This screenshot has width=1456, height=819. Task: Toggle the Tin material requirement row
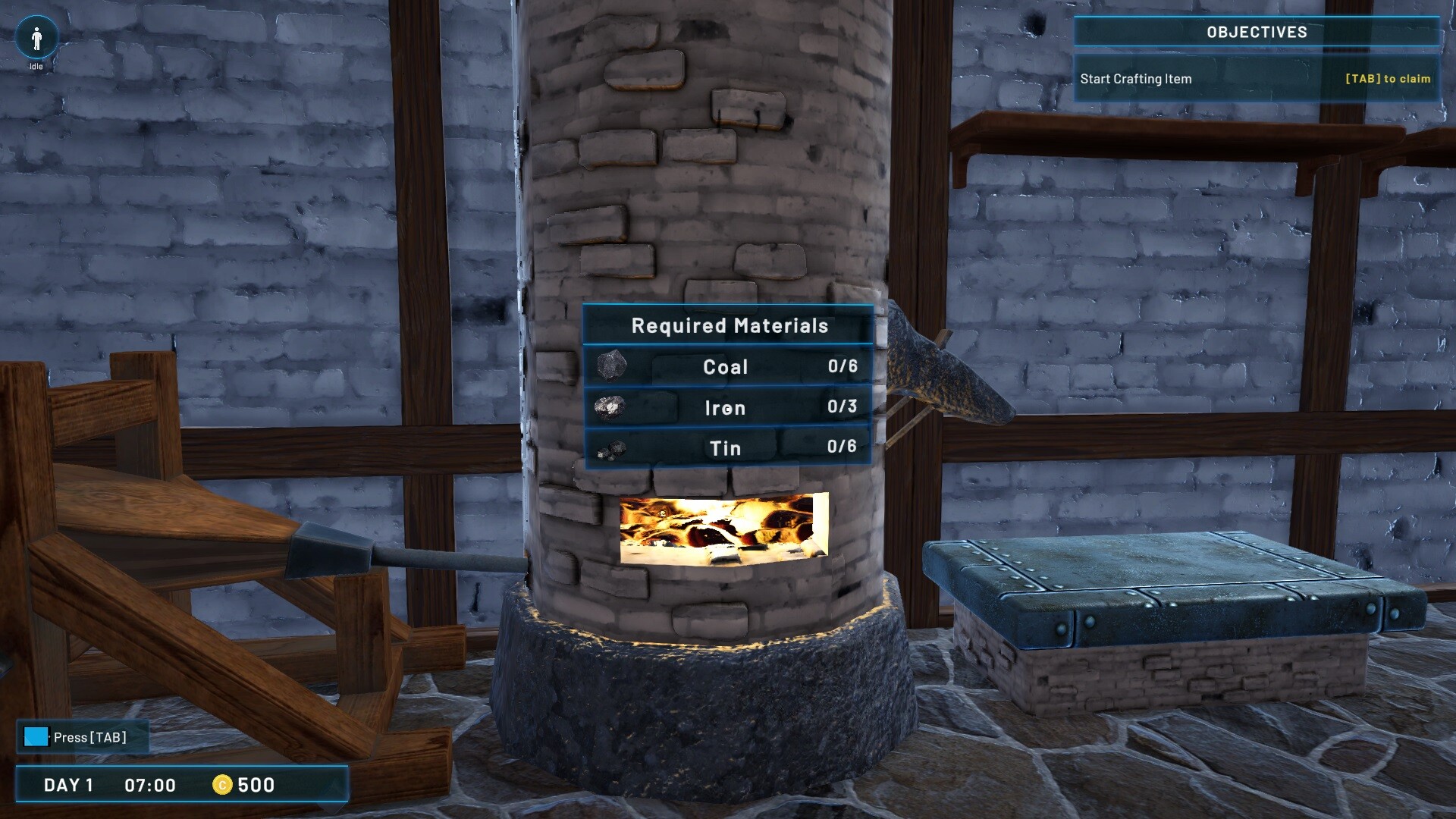point(726,448)
